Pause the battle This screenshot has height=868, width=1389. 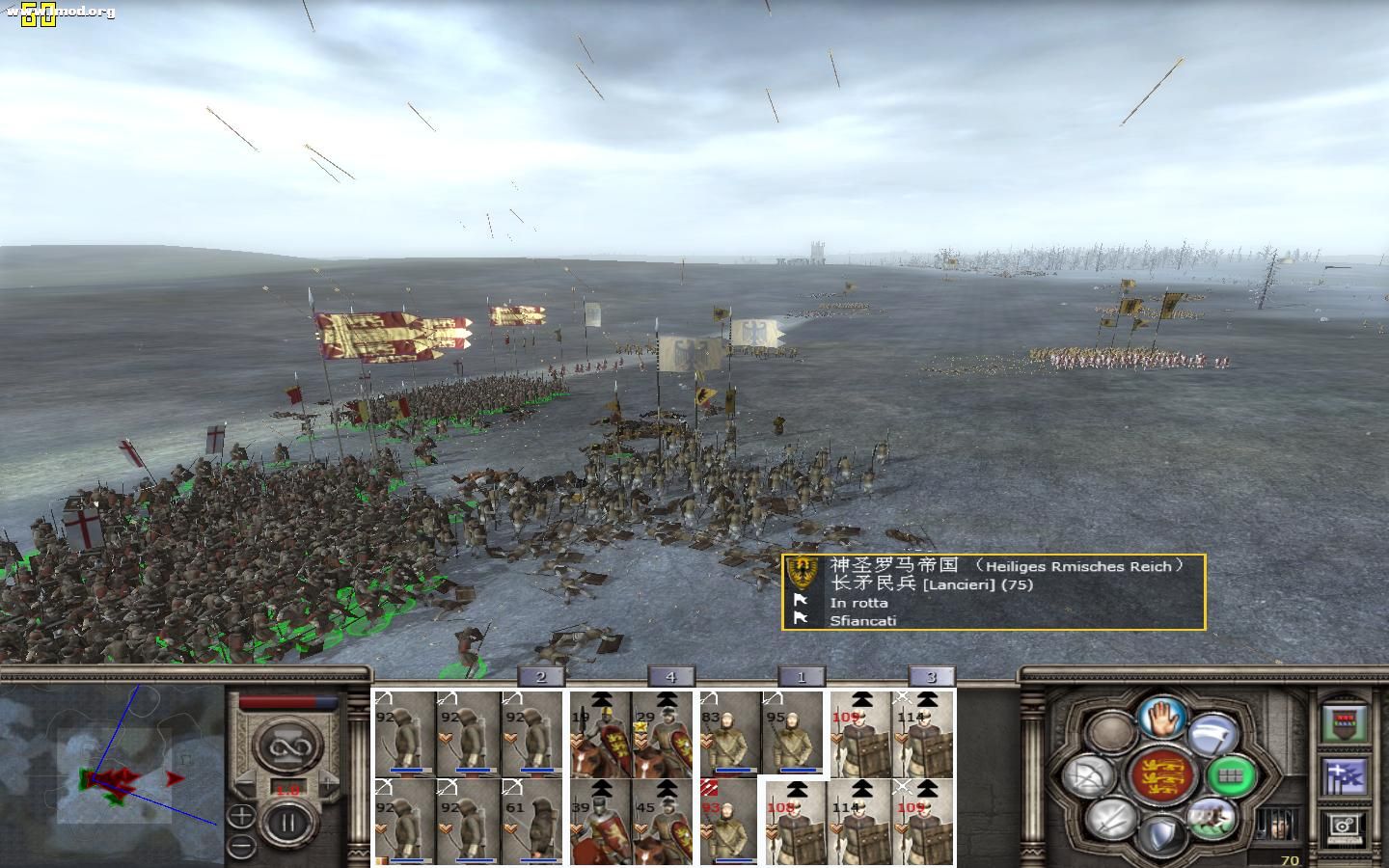[x=286, y=824]
